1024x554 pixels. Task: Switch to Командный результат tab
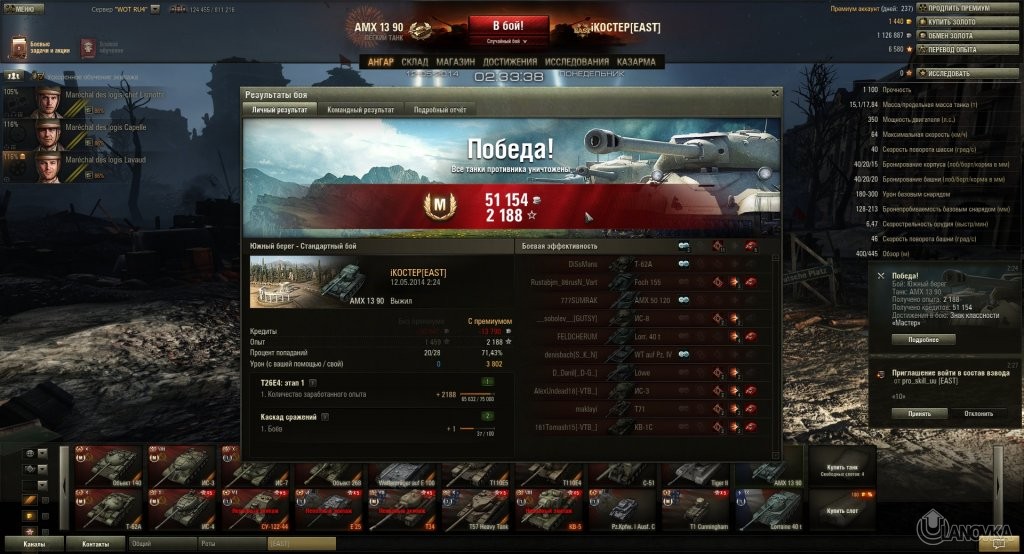[362, 109]
